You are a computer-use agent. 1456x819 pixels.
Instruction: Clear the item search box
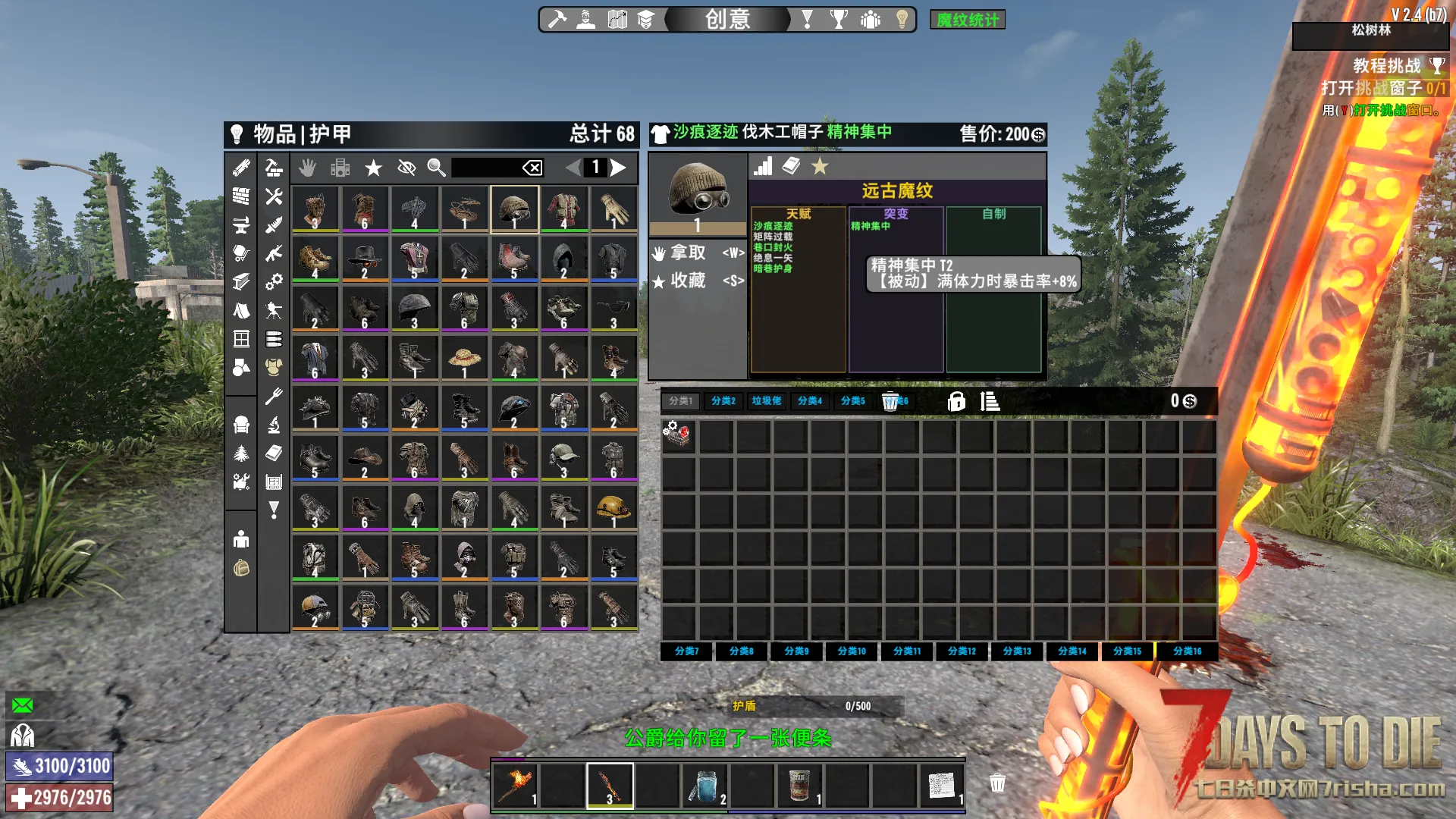click(532, 168)
